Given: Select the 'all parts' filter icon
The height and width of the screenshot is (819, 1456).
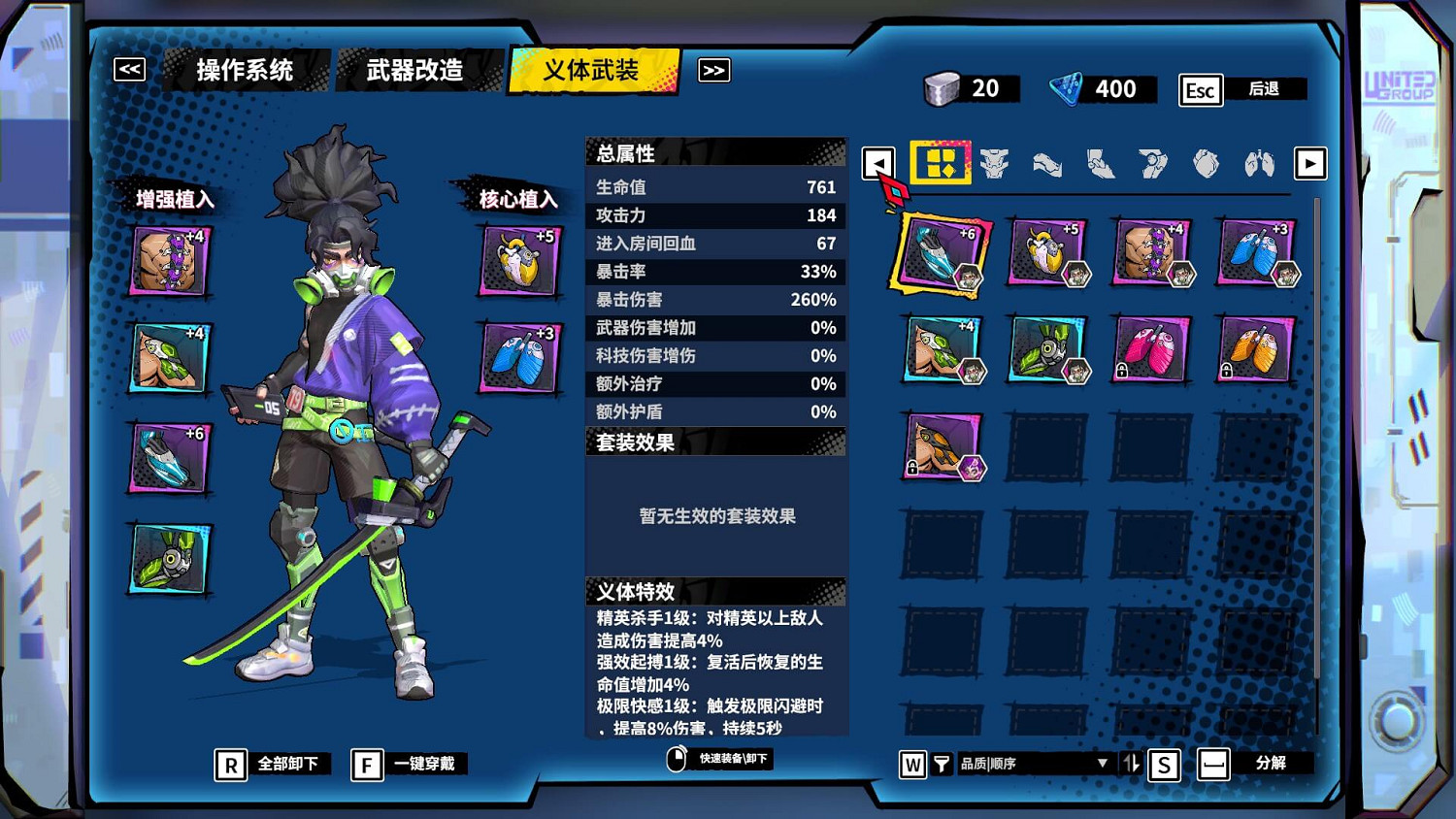Looking at the screenshot, I should (940, 163).
